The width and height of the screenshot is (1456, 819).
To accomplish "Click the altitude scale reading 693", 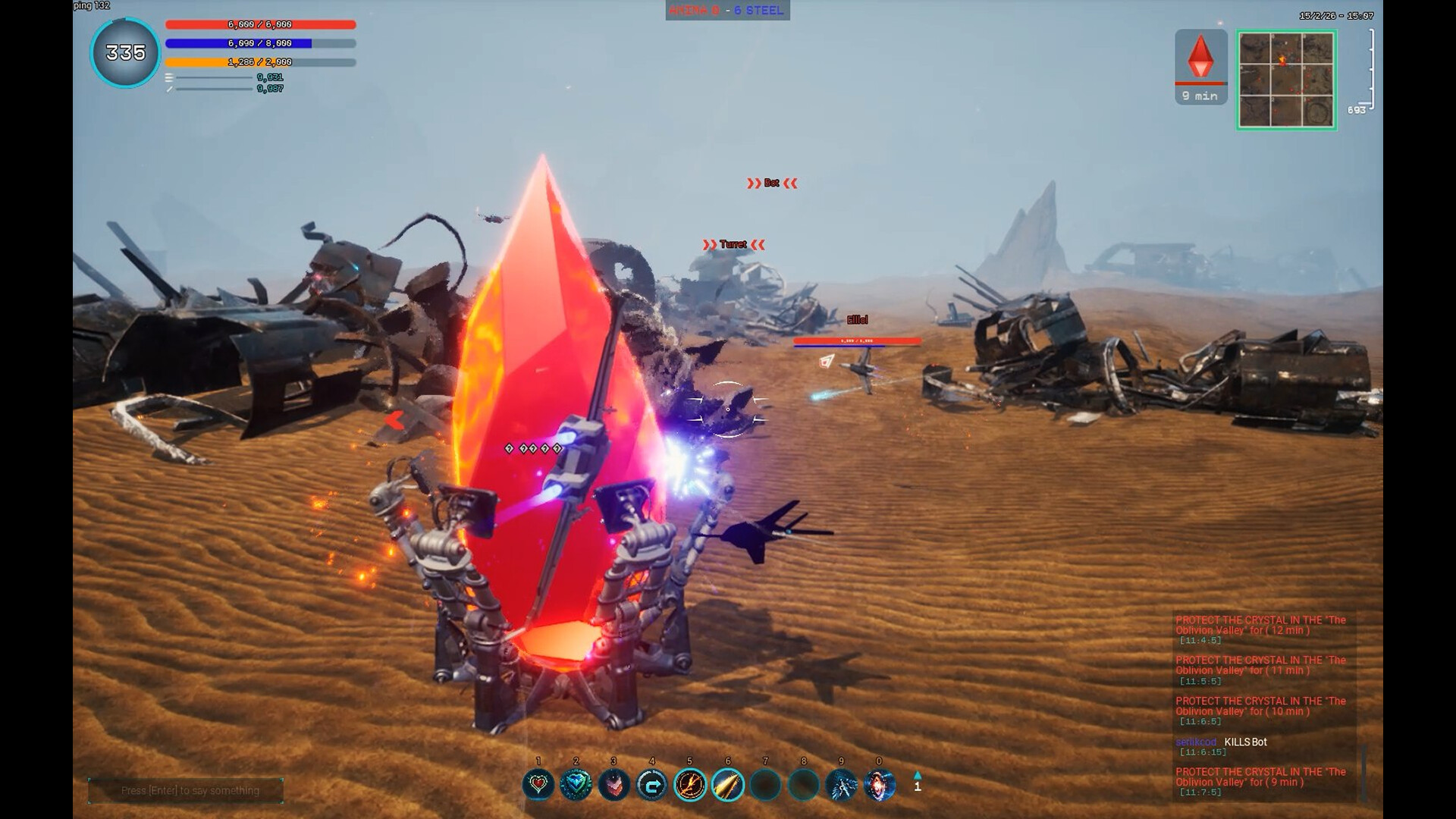I will 1357,109.
